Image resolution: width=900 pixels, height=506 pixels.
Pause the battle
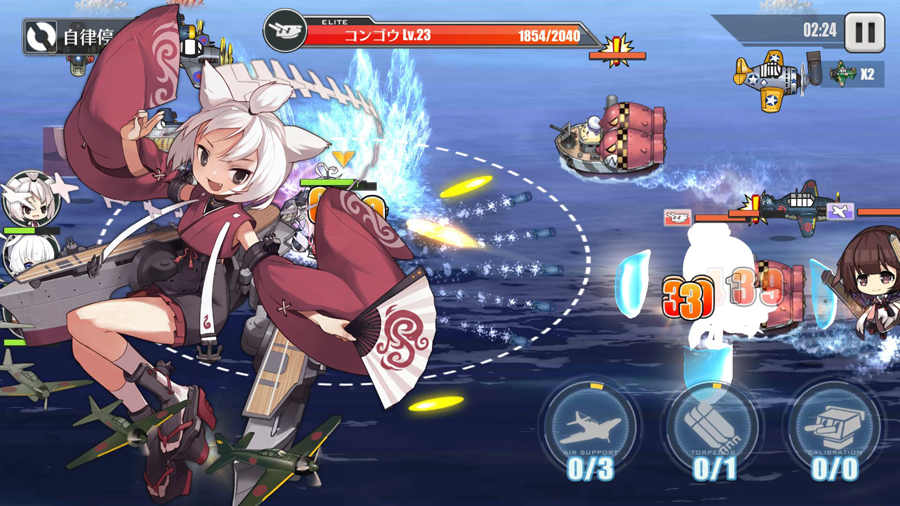(864, 32)
